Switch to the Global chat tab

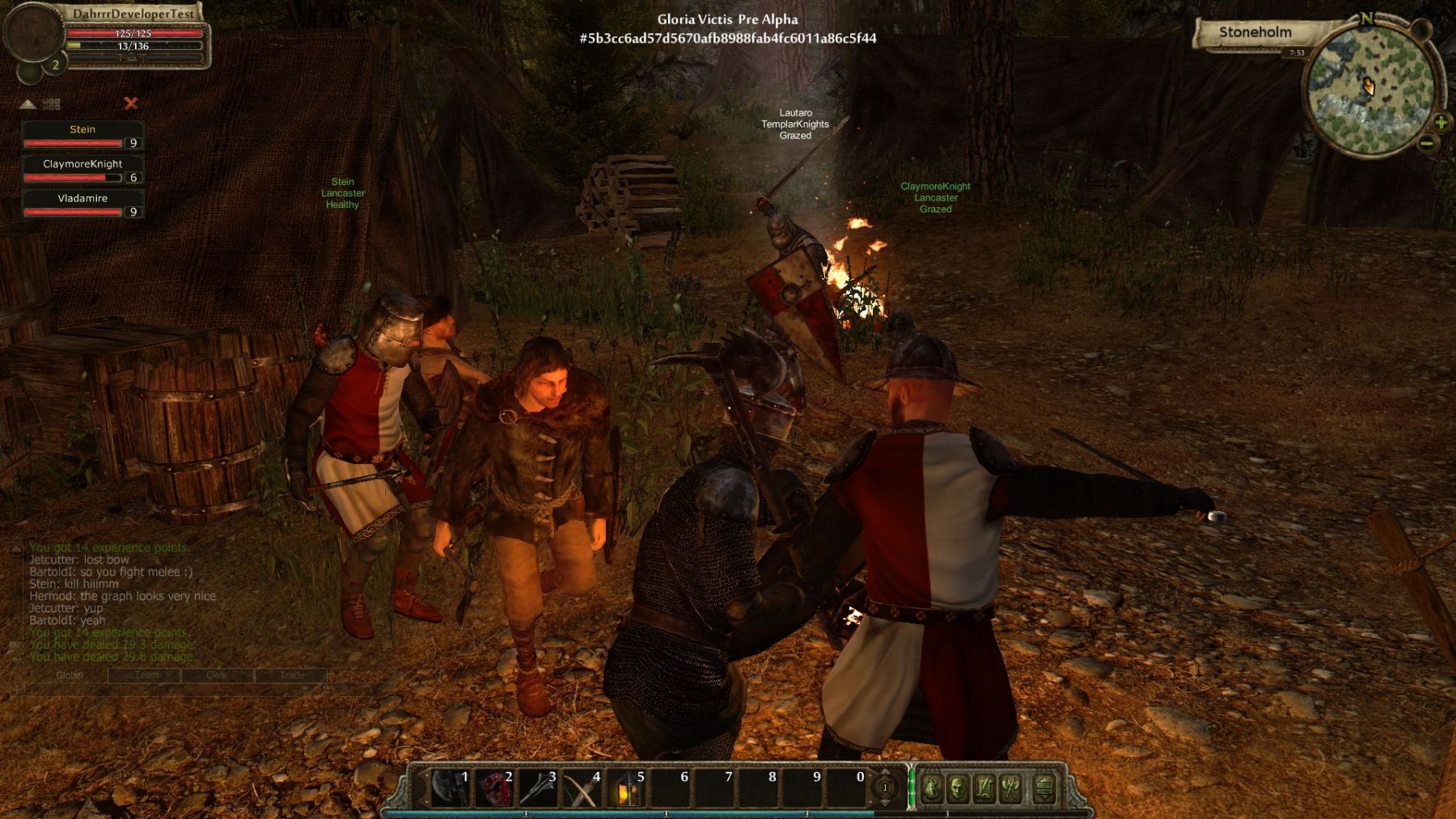point(70,675)
